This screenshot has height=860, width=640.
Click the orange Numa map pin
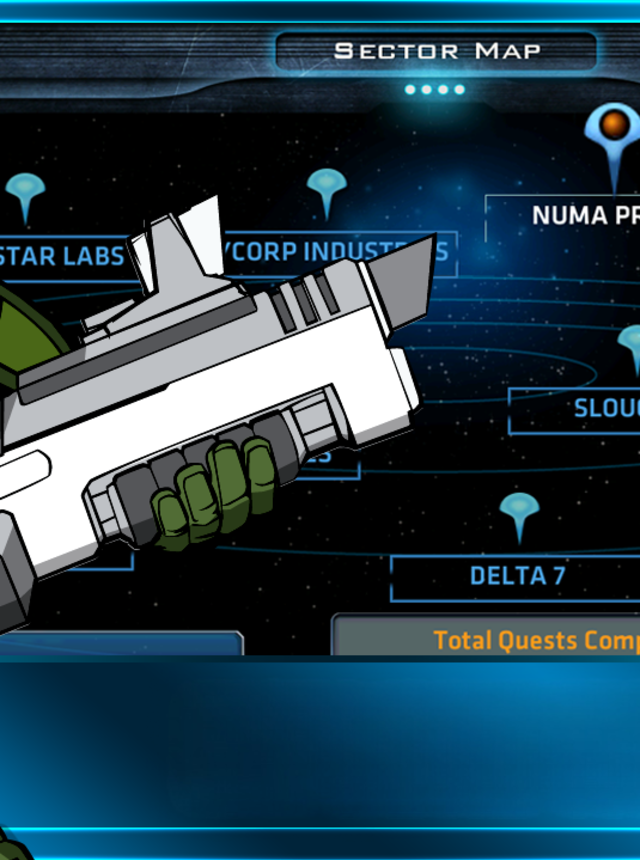(613, 130)
